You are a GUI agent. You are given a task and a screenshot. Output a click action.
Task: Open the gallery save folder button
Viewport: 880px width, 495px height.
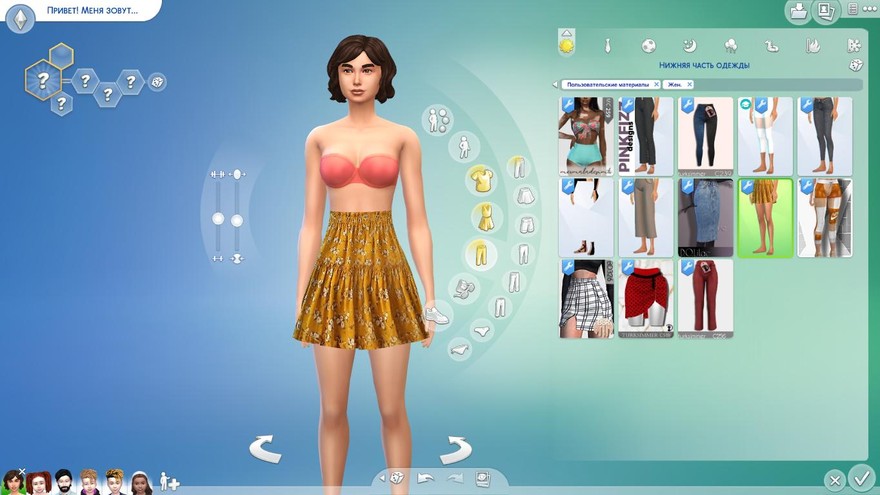798,12
